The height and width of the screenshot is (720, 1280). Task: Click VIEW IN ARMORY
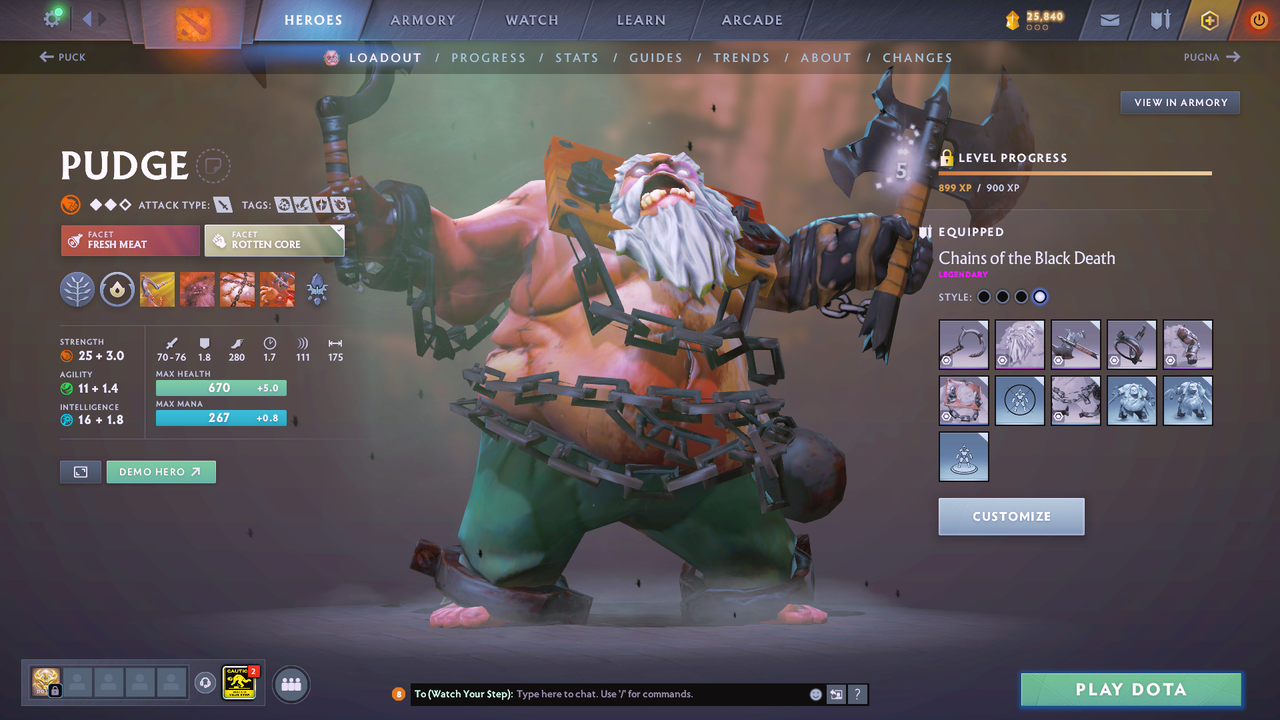coord(1179,102)
